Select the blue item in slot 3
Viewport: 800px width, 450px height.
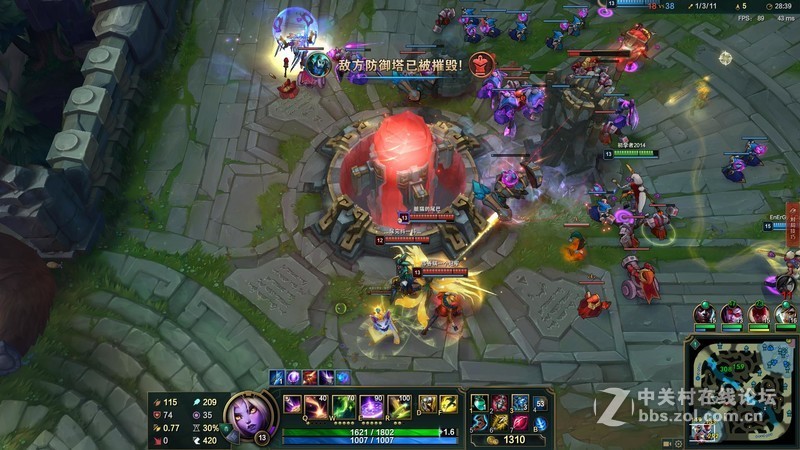[519, 403]
